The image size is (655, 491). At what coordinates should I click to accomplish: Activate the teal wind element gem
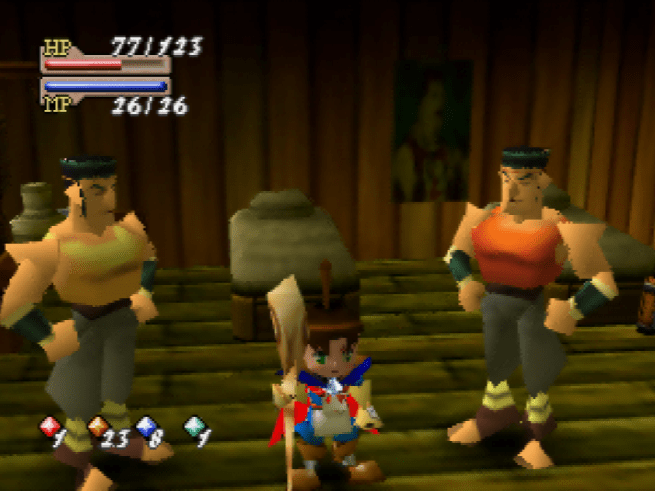tap(193, 427)
